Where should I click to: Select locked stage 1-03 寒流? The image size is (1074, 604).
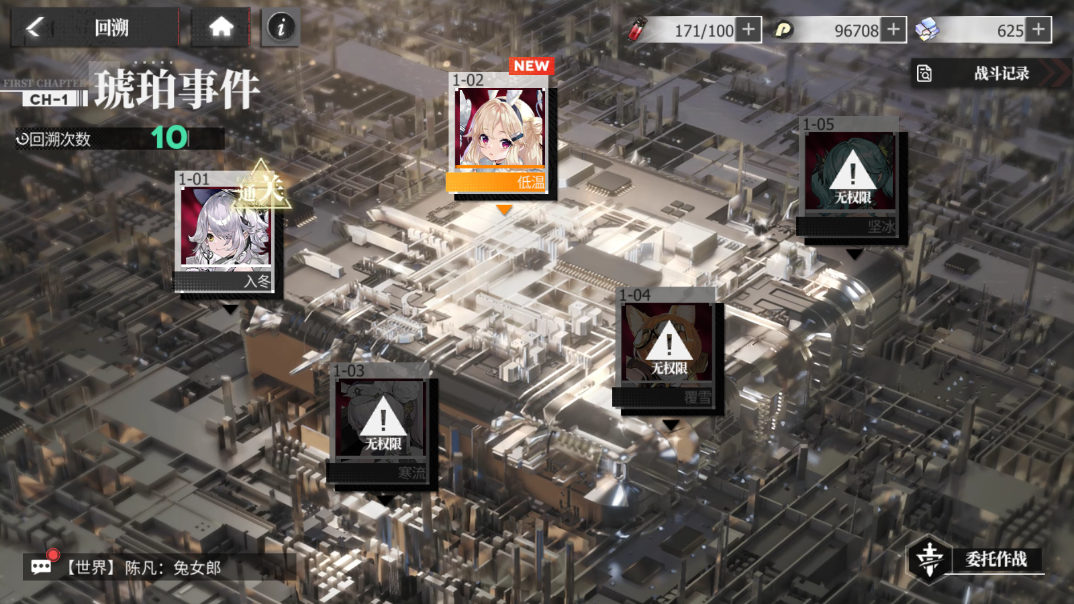click(x=381, y=425)
